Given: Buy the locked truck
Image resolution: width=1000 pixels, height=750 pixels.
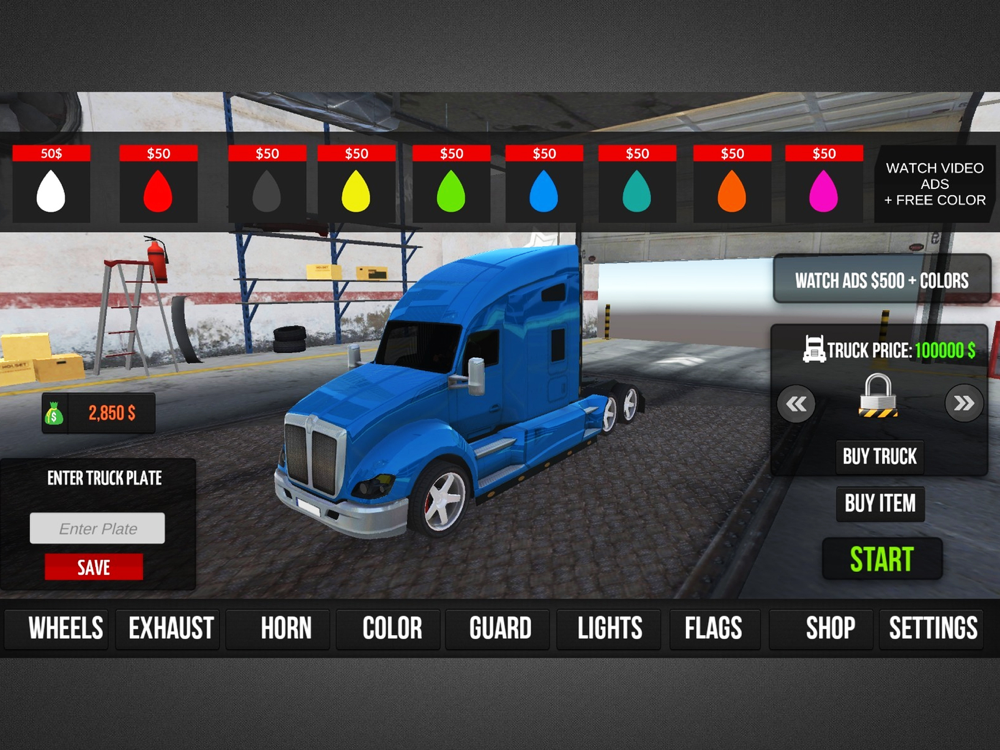Looking at the screenshot, I should 879,456.
